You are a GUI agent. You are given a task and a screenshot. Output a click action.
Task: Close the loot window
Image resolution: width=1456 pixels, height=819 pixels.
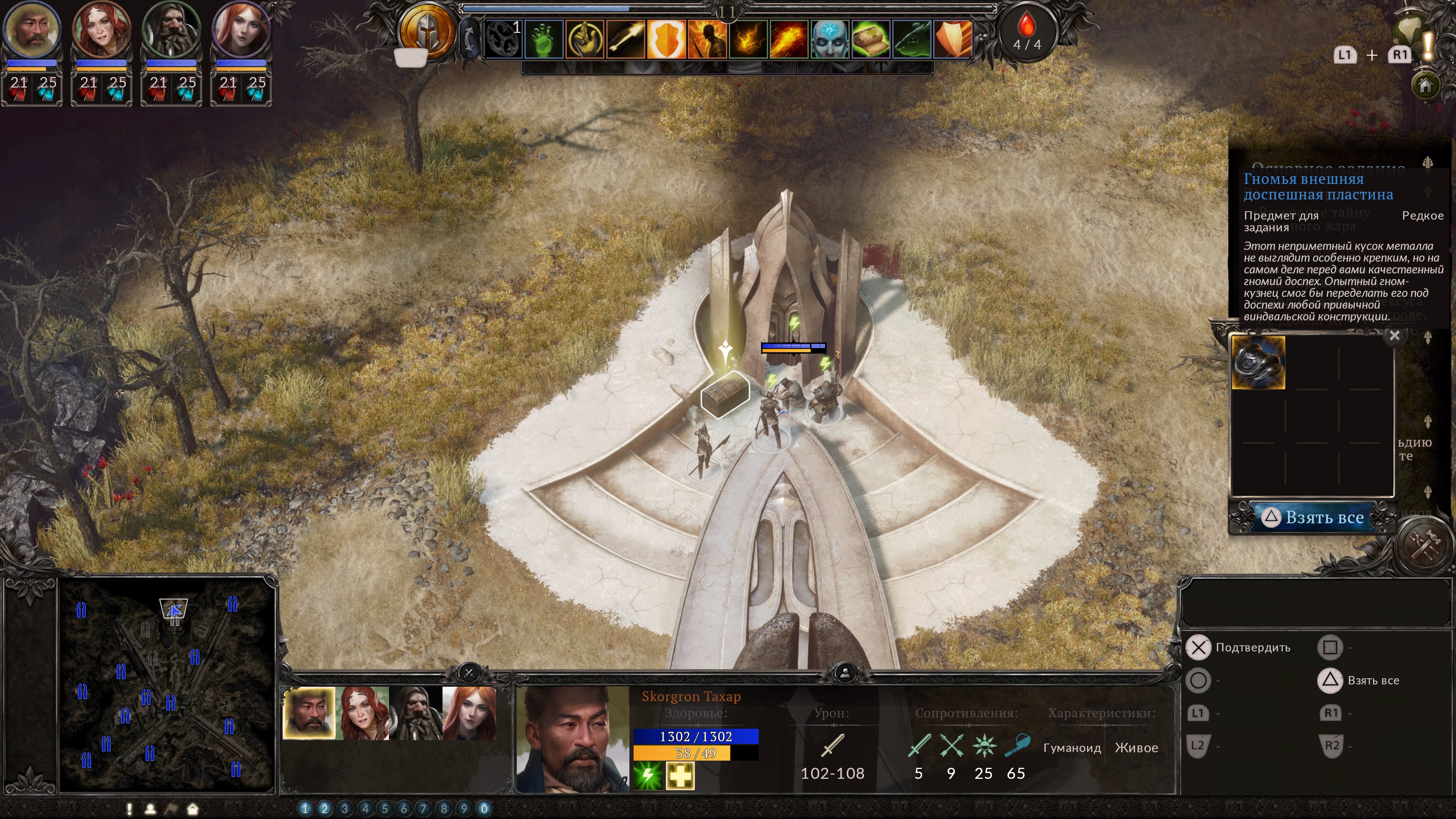click(x=1395, y=336)
